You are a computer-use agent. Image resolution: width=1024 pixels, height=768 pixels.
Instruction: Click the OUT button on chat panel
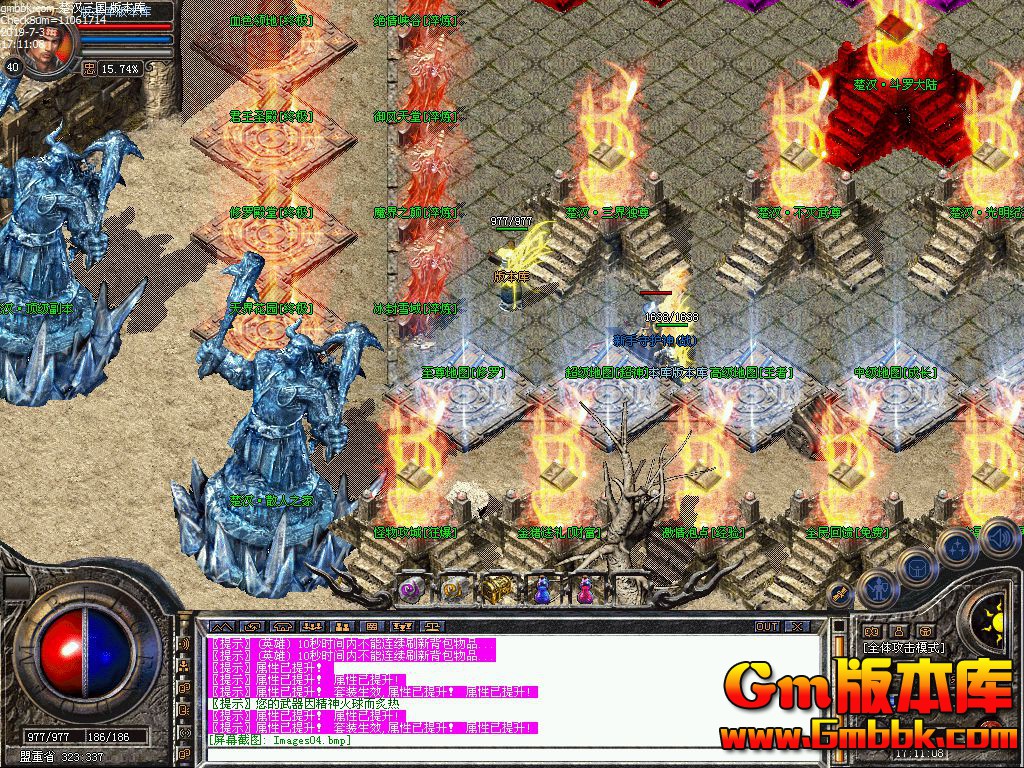click(x=766, y=627)
